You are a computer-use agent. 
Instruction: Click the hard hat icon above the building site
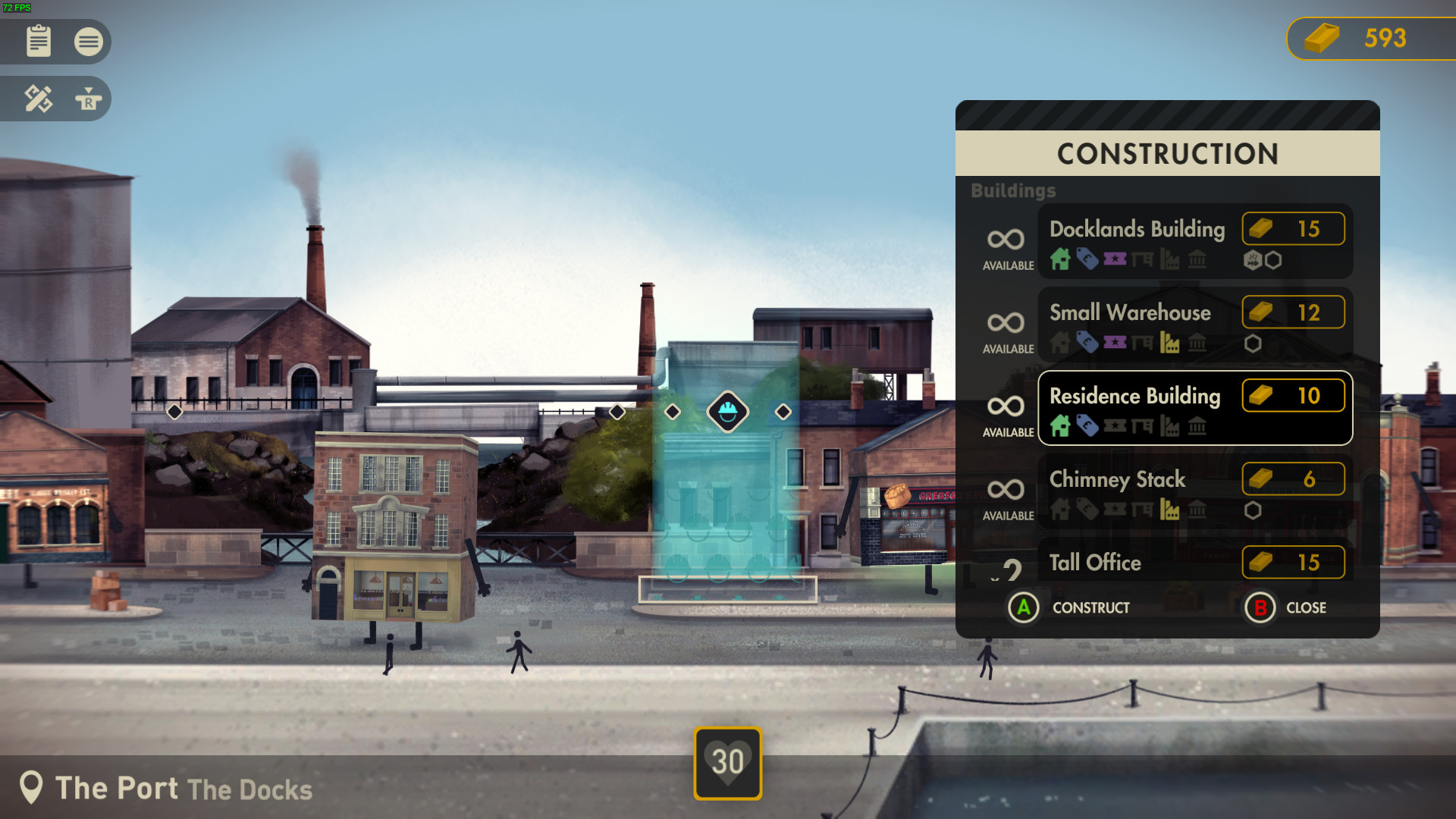point(727,412)
